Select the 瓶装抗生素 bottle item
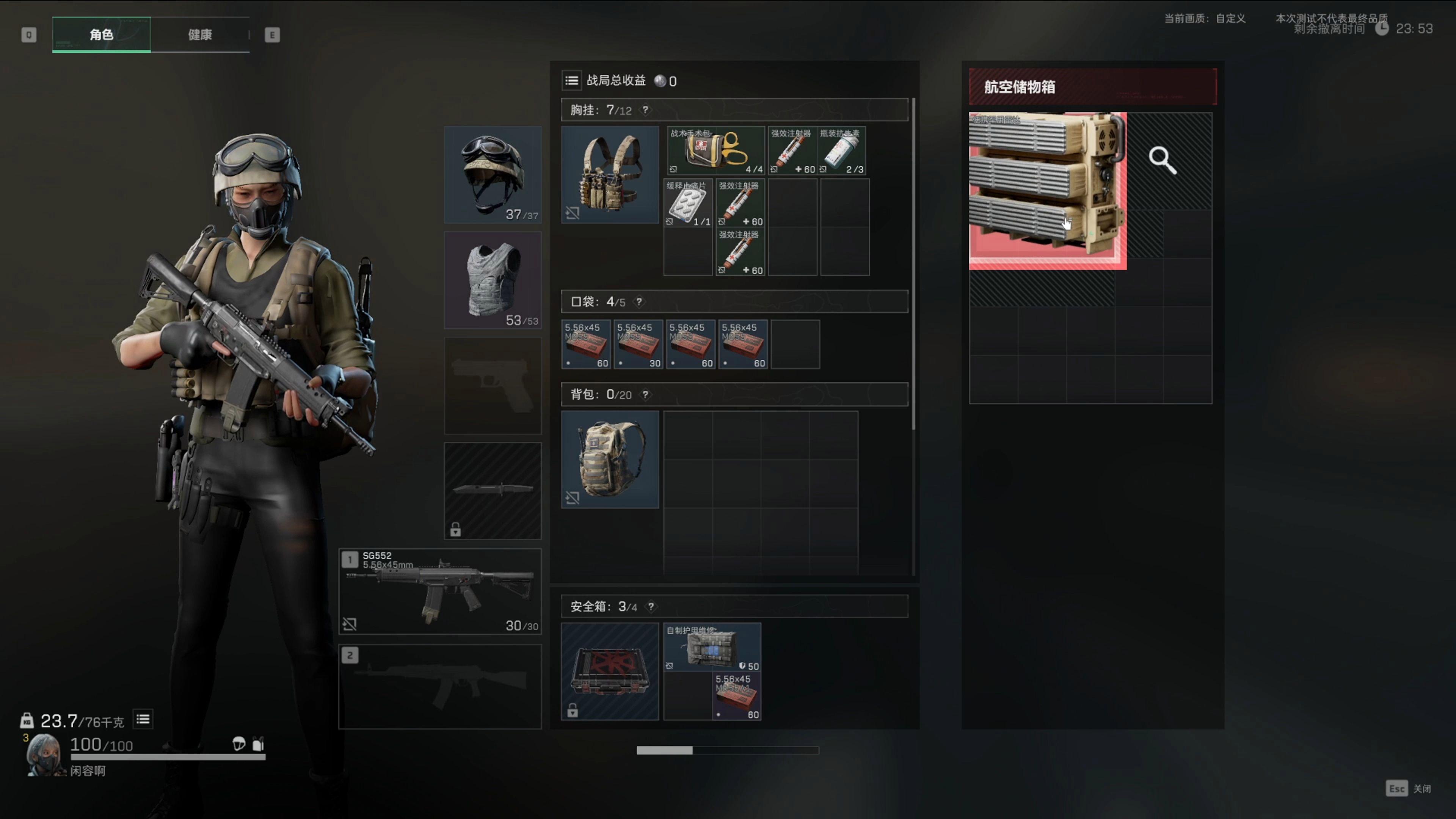This screenshot has width=1456, height=819. [x=841, y=151]
